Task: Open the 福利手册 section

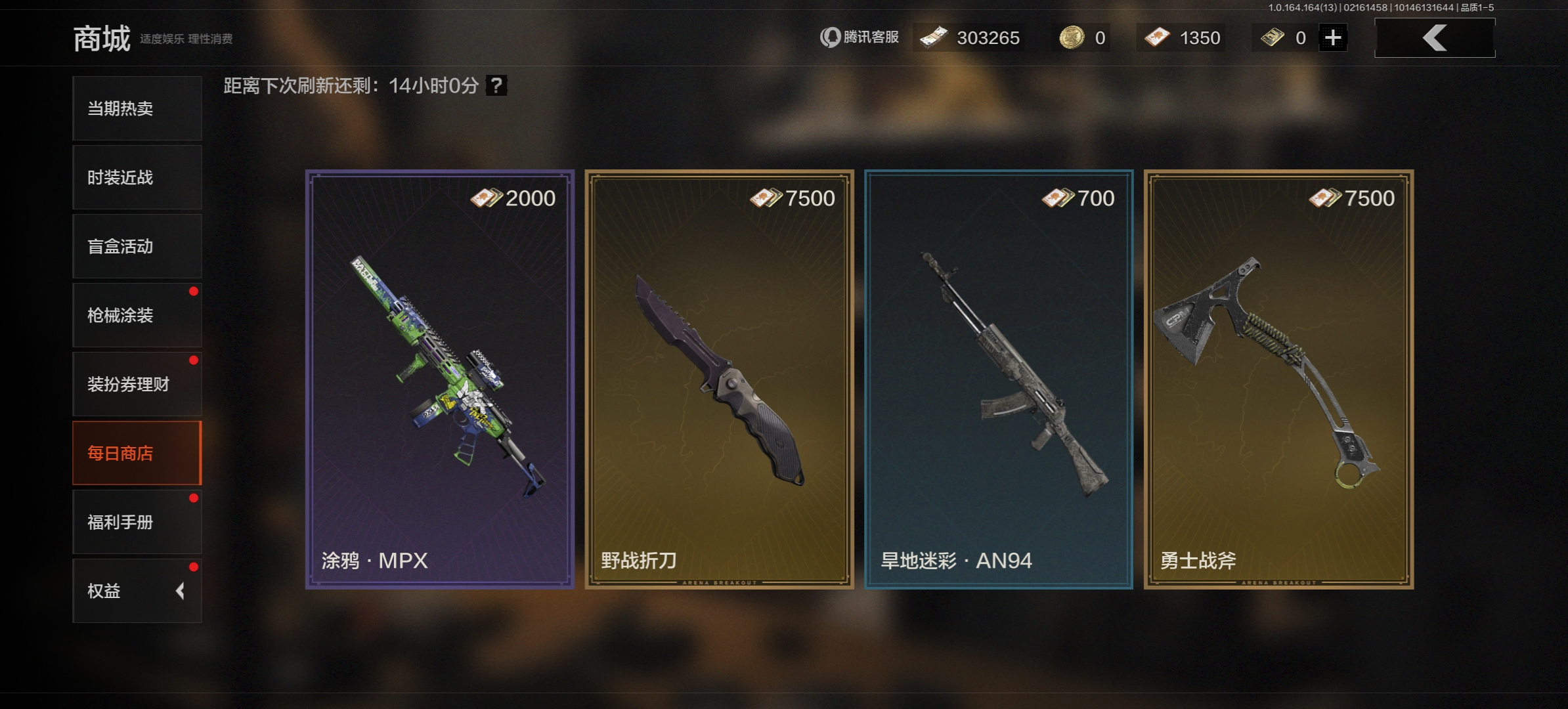Action: [137, 522]
